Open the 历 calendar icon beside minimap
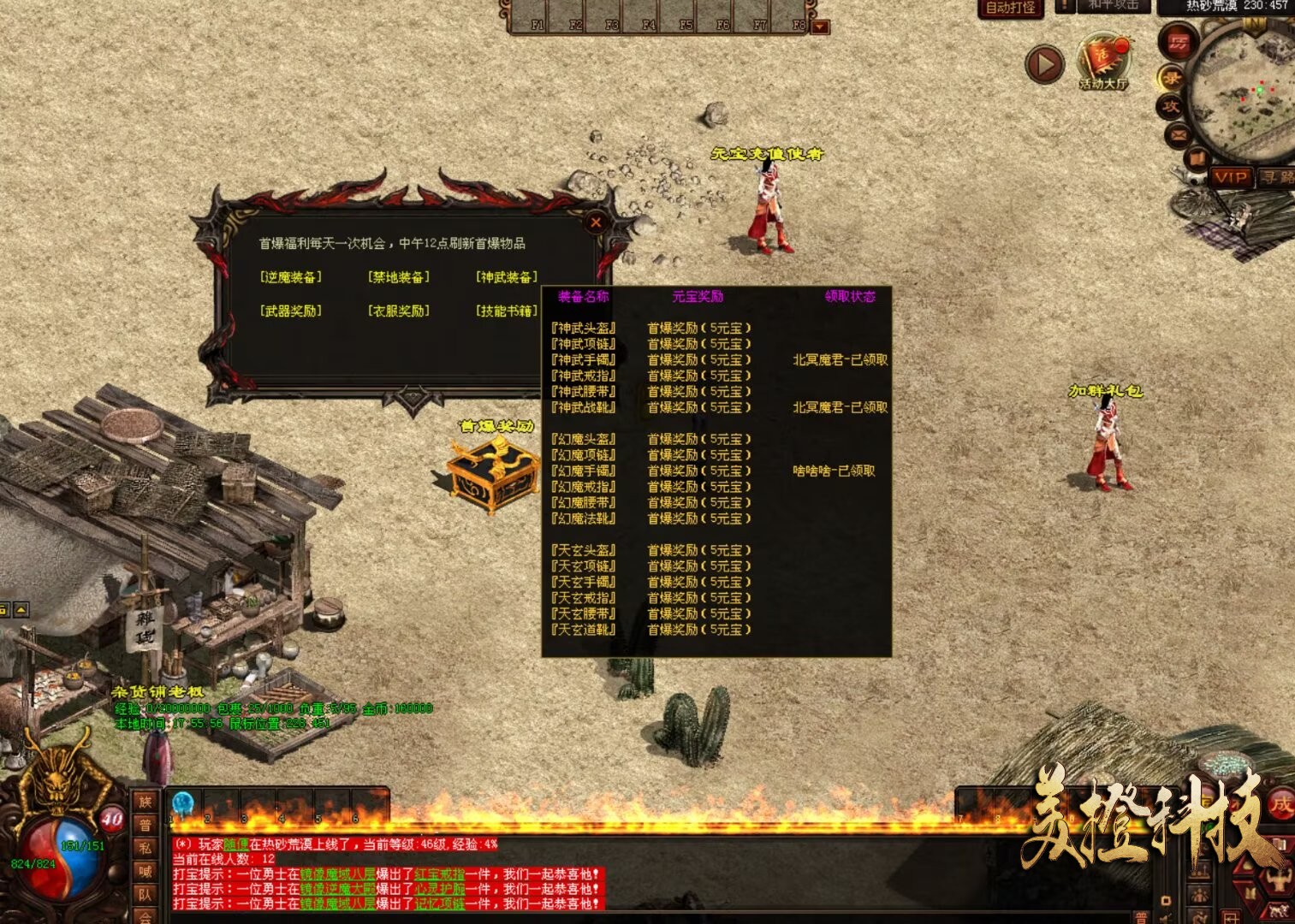 click(x=1179, y=43)
